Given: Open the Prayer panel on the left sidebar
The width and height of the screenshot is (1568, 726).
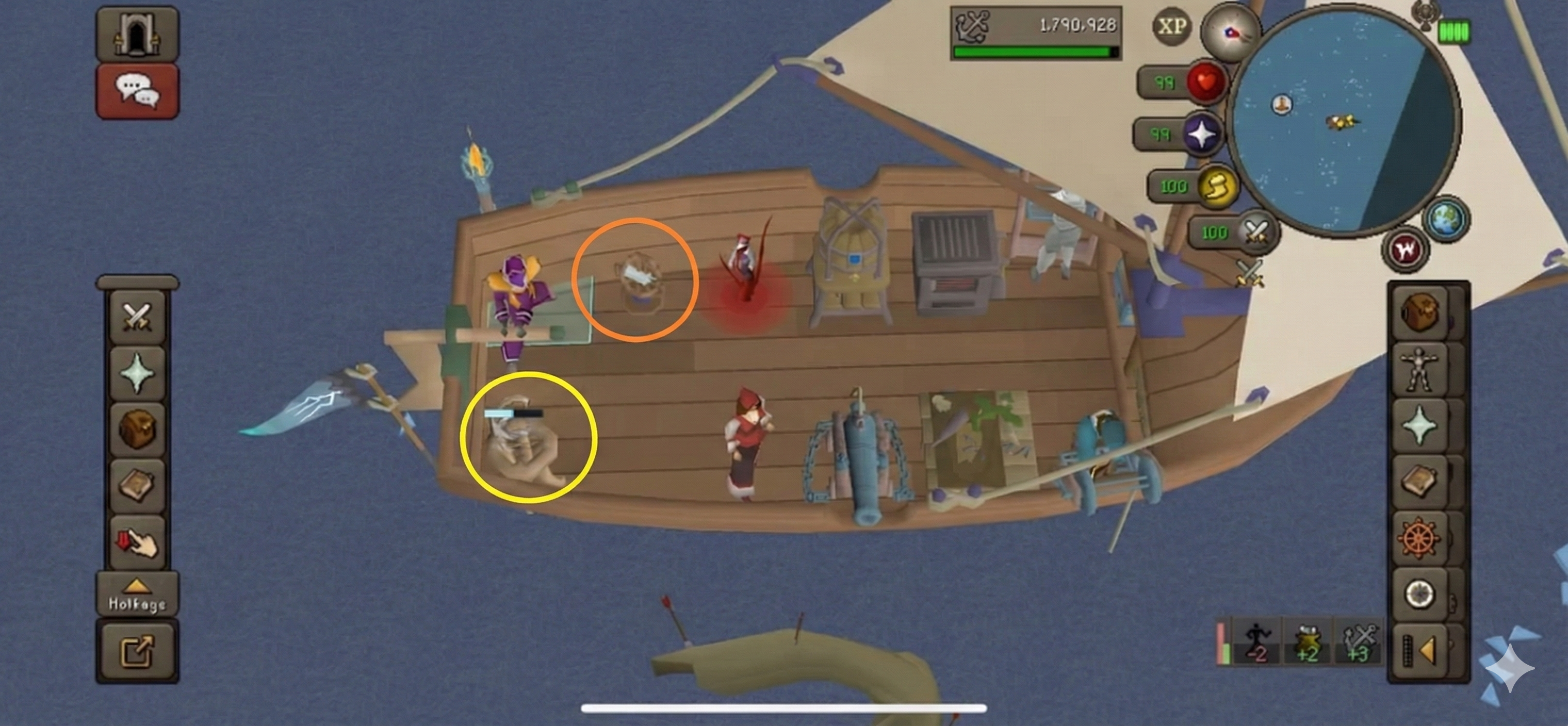Looking at the screenshot, I should click(x=137, y=371).
